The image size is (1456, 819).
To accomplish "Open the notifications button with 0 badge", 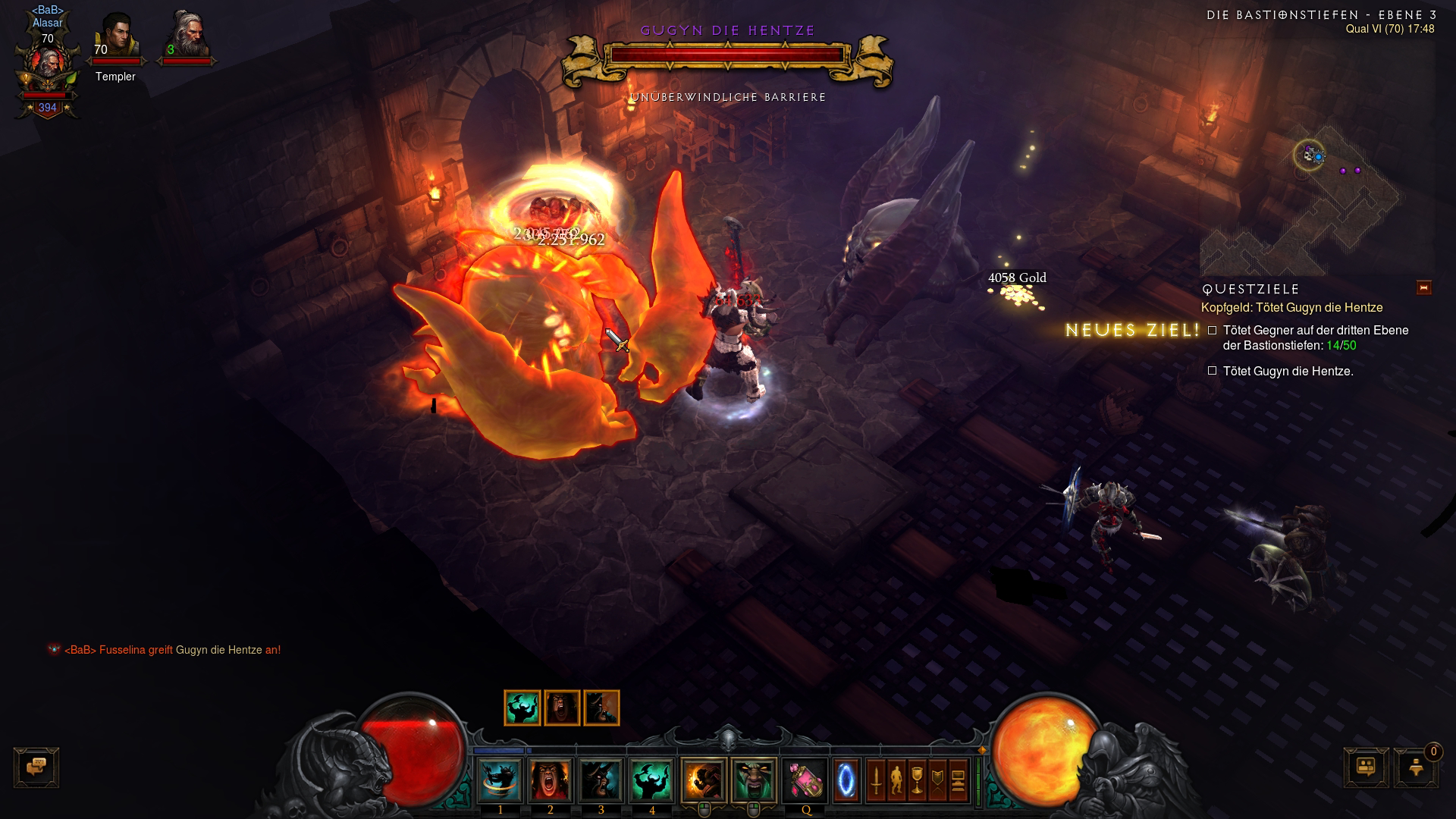I will point(1416,767).
